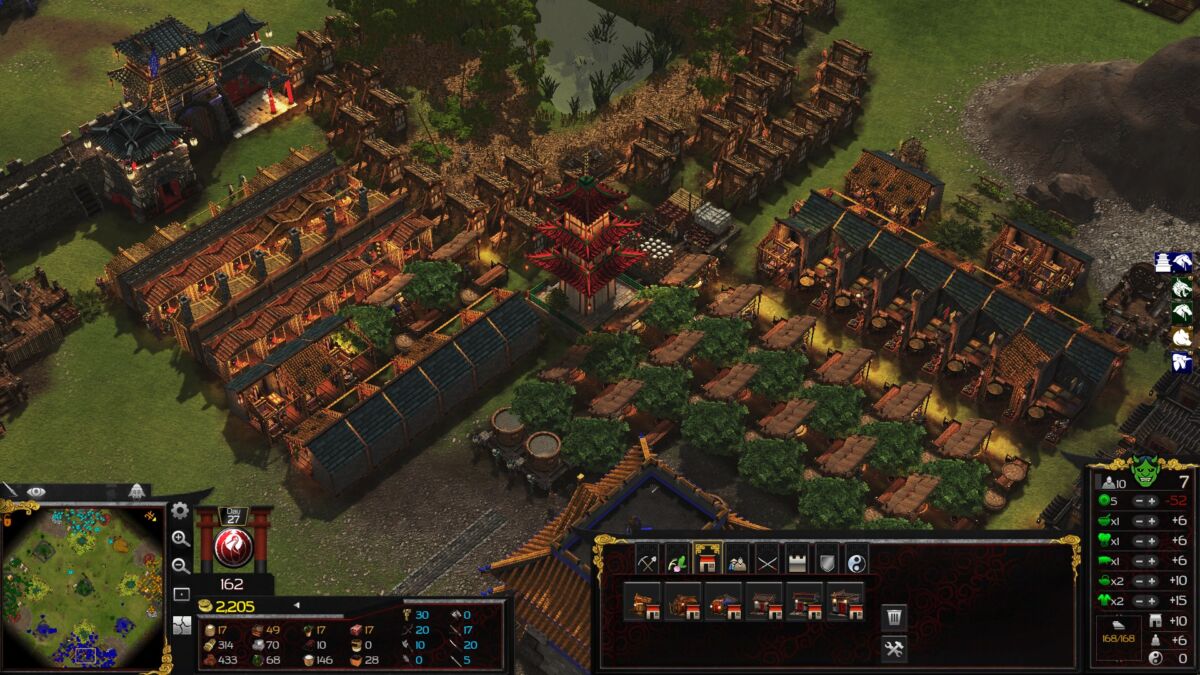Decrease the tax rate with minus button
Image resolution: width=1200 pixels, height=675 pixels.
[1139, 500]
